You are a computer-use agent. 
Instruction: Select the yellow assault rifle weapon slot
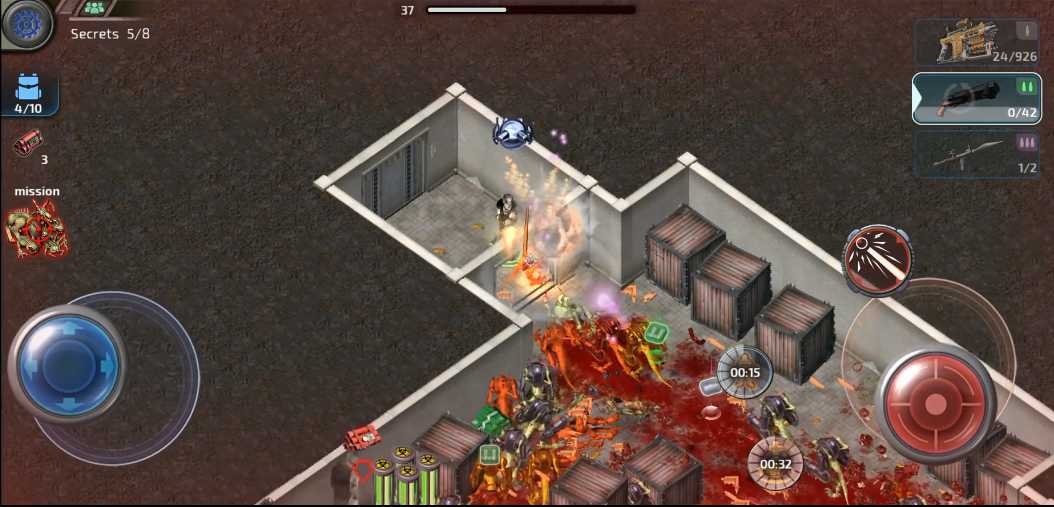pos(977,43)
